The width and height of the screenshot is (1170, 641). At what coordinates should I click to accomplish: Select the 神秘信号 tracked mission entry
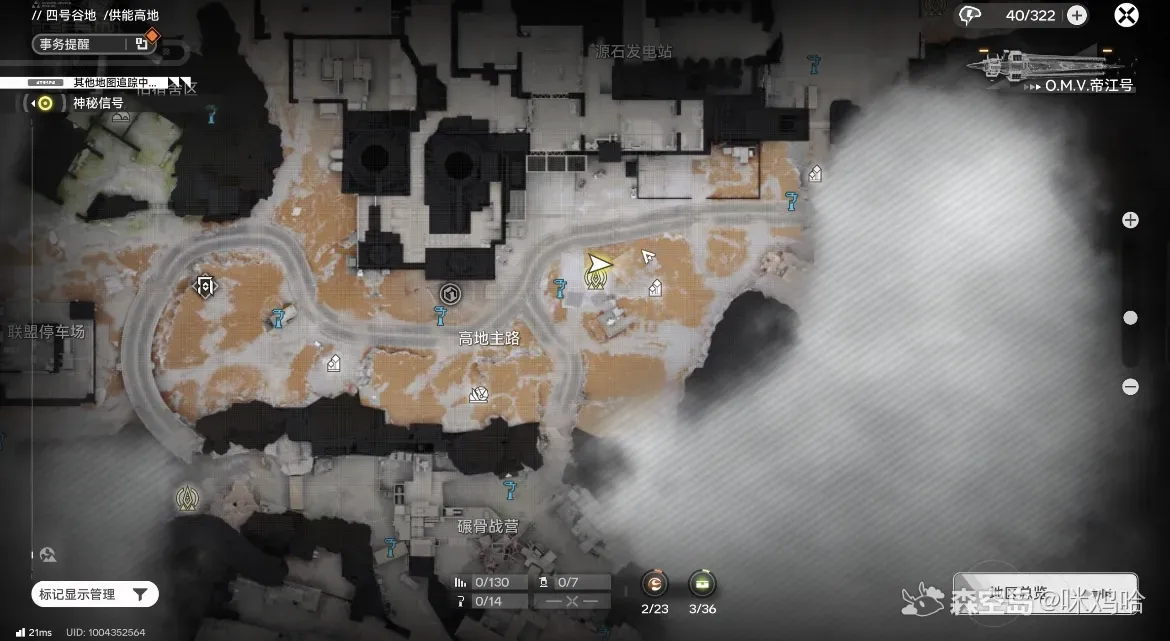click(97, 103)
